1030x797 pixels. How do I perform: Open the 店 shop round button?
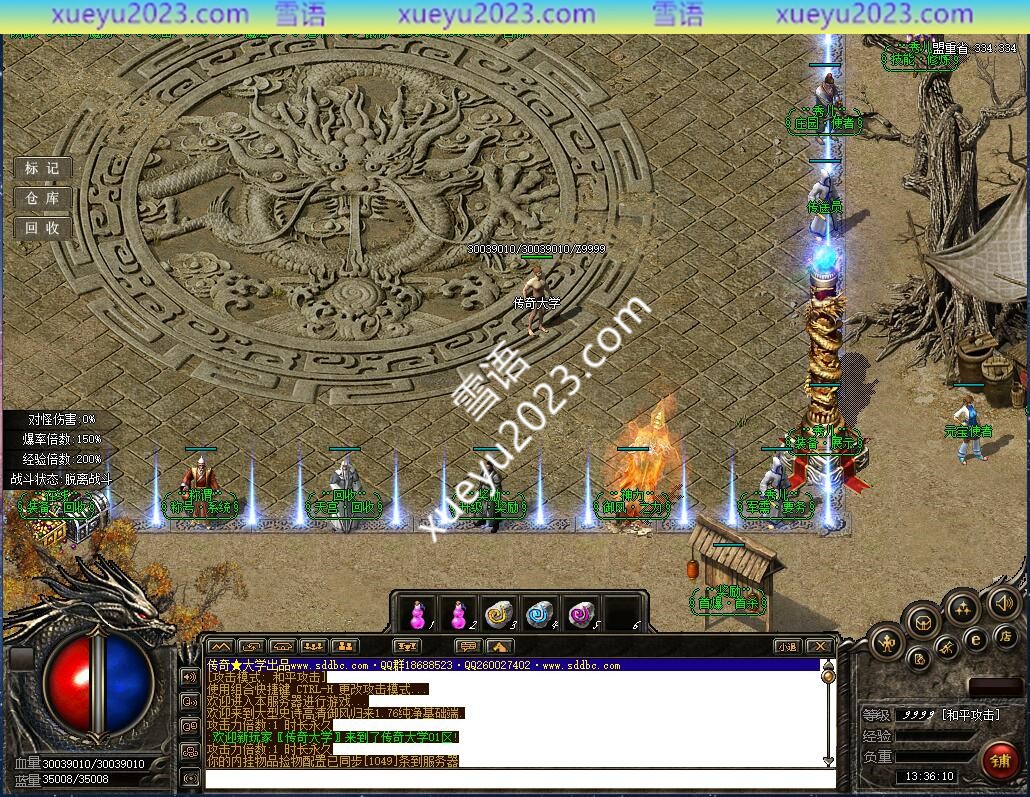pyautogui.click(x=1006, y=635)
